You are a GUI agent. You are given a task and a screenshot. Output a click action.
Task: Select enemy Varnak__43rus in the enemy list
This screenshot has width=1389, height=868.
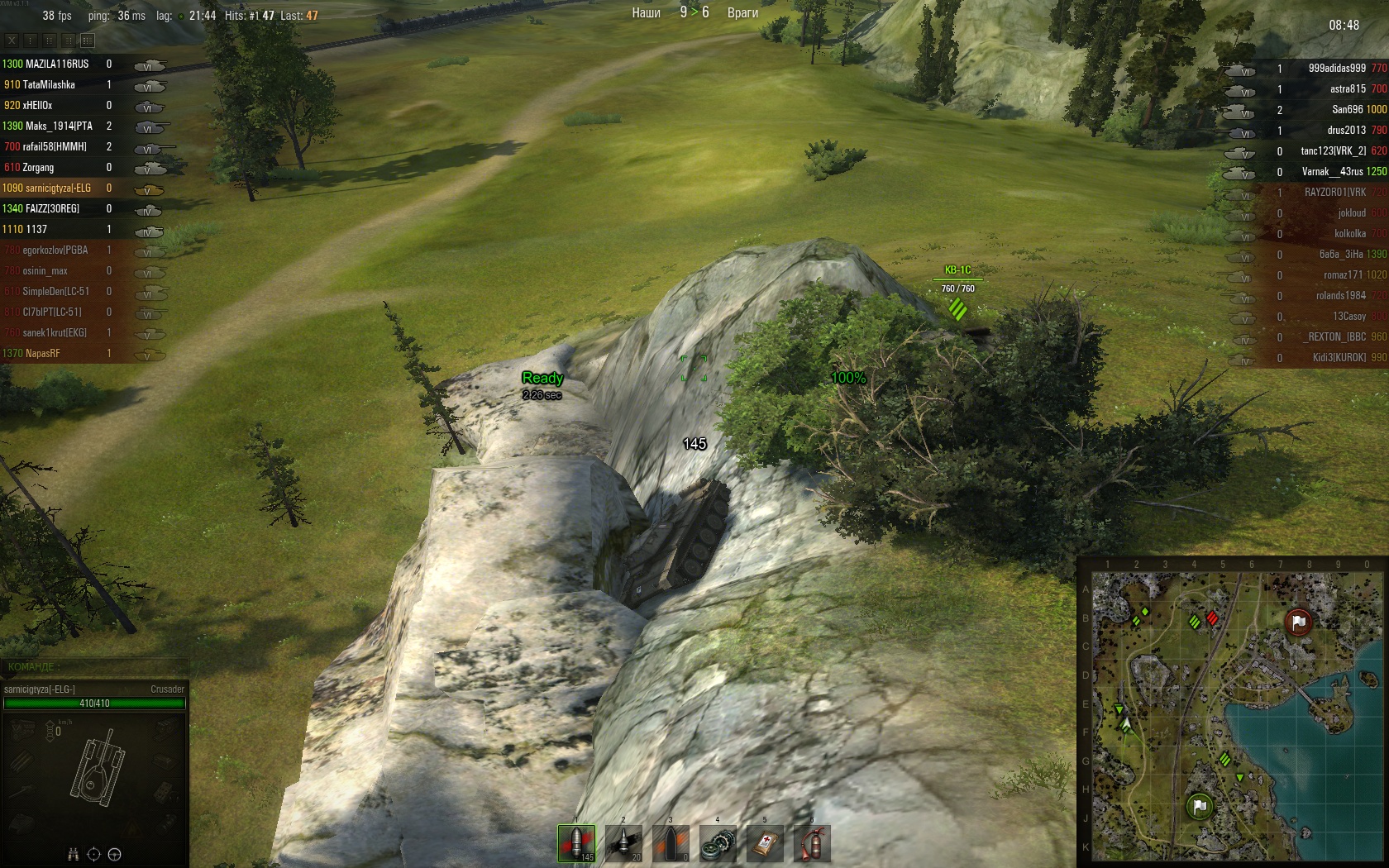[x=1332, y=172]
